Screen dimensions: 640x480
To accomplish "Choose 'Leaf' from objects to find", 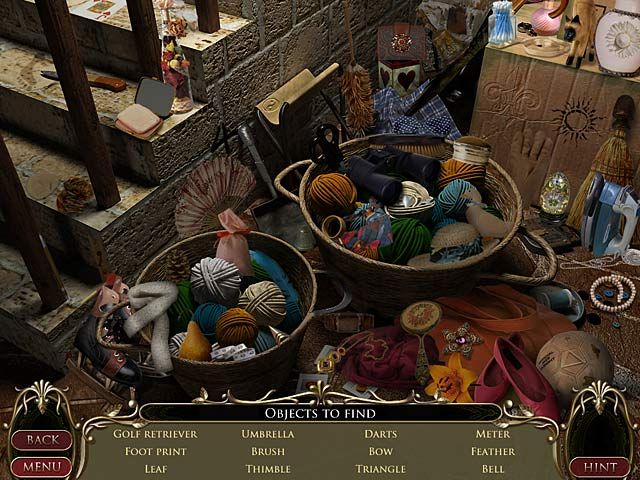I will [x=155, y=468].
